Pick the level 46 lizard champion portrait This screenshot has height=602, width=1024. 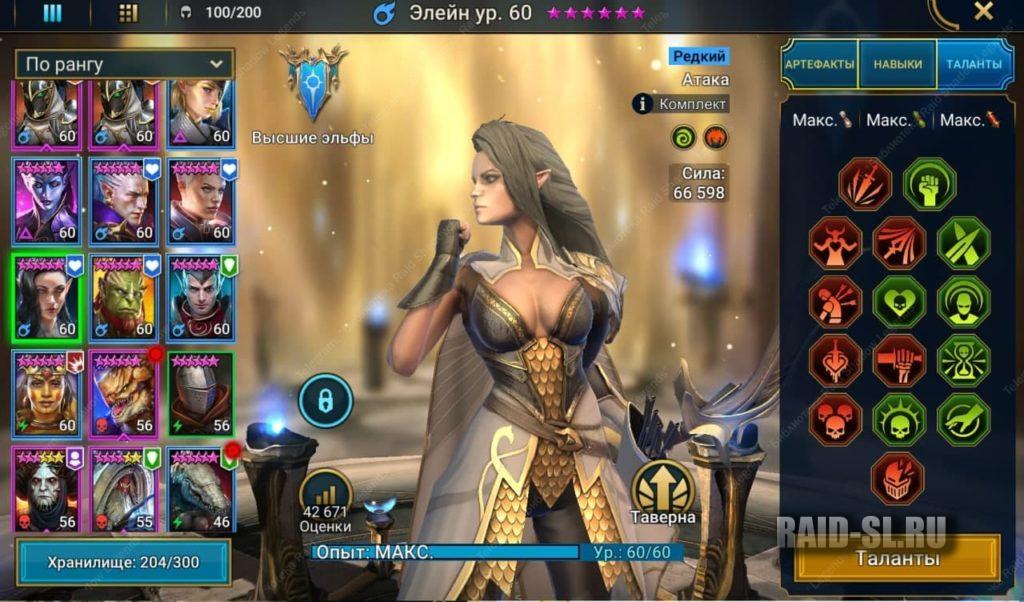(x=200, y=488)
